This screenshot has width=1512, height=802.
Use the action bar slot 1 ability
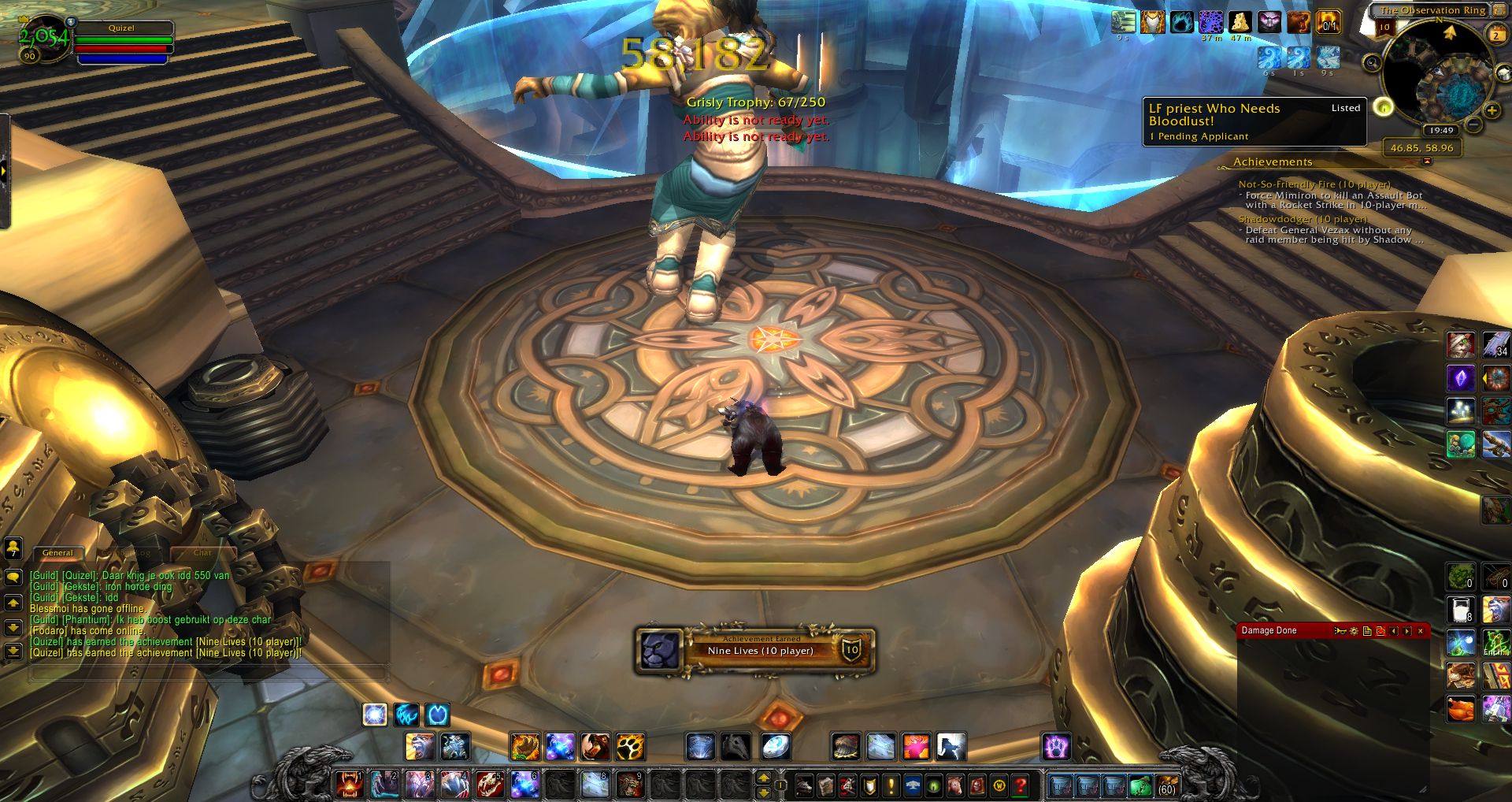[x=349, y=784]
